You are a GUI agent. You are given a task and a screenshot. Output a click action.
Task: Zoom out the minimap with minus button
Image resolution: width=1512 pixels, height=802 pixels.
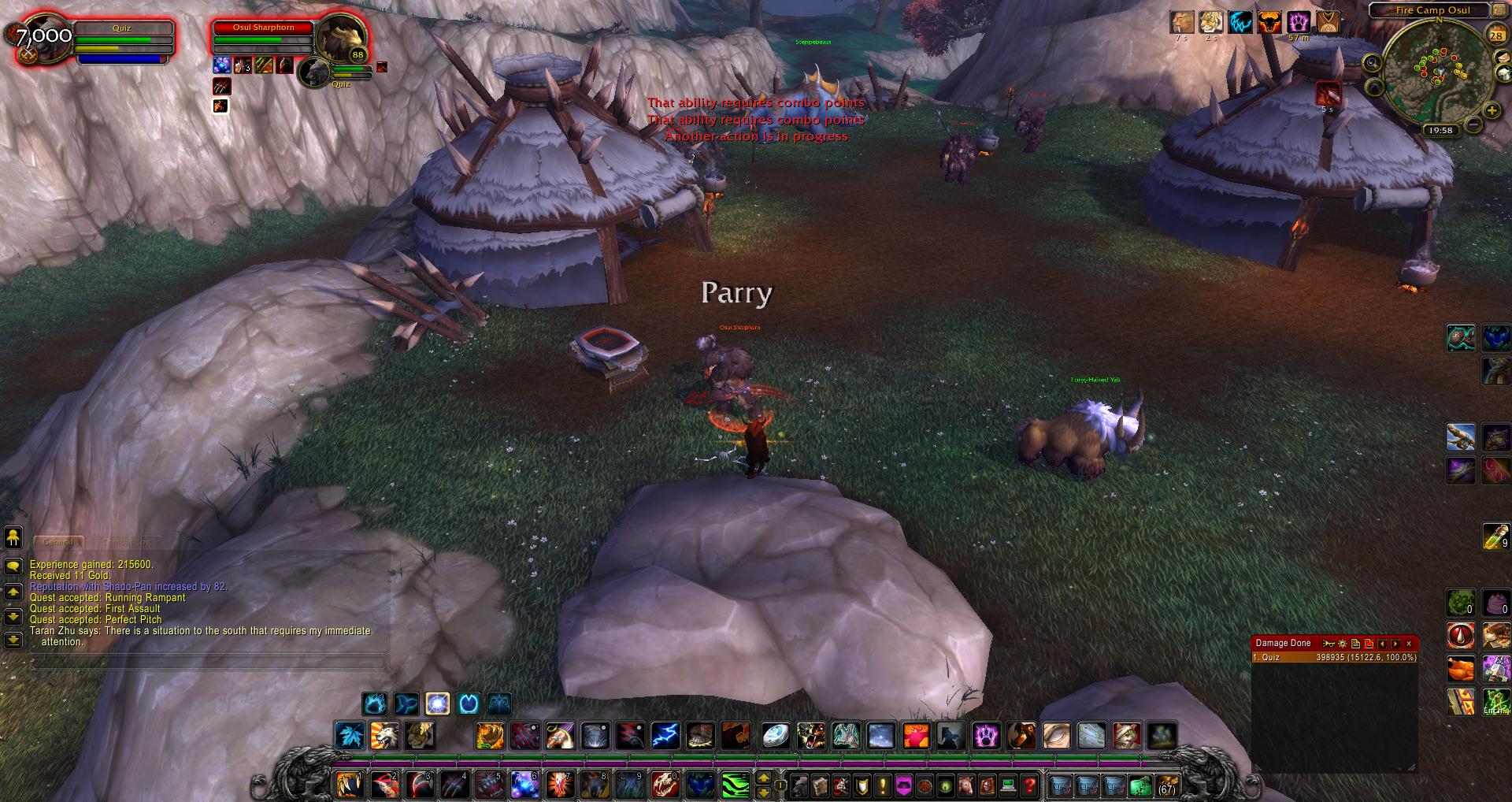tap(1472, 124)
